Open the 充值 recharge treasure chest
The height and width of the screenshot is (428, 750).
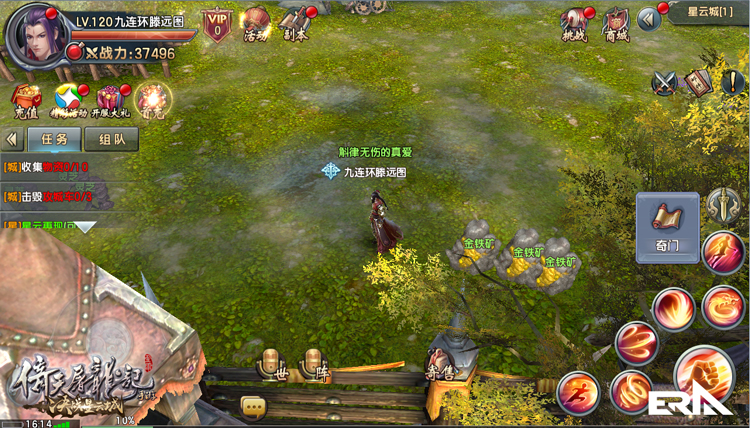coord(25,99)
